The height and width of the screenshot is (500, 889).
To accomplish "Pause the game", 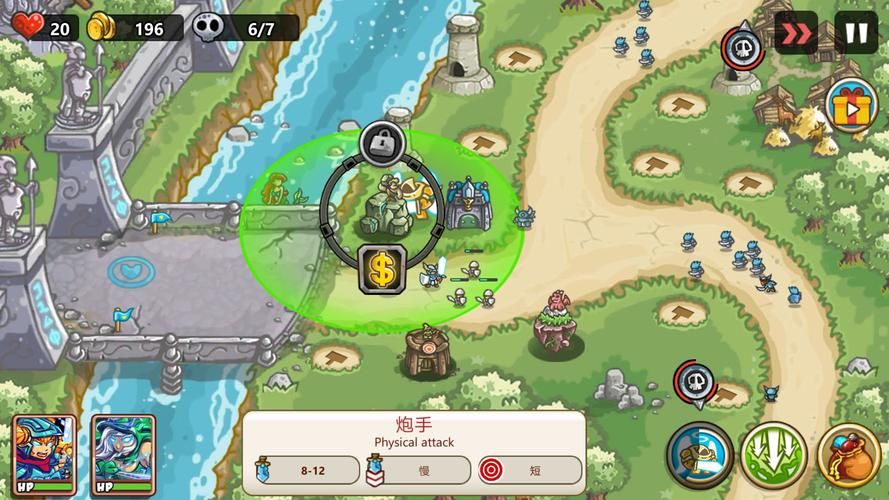I will click(856, 32).
